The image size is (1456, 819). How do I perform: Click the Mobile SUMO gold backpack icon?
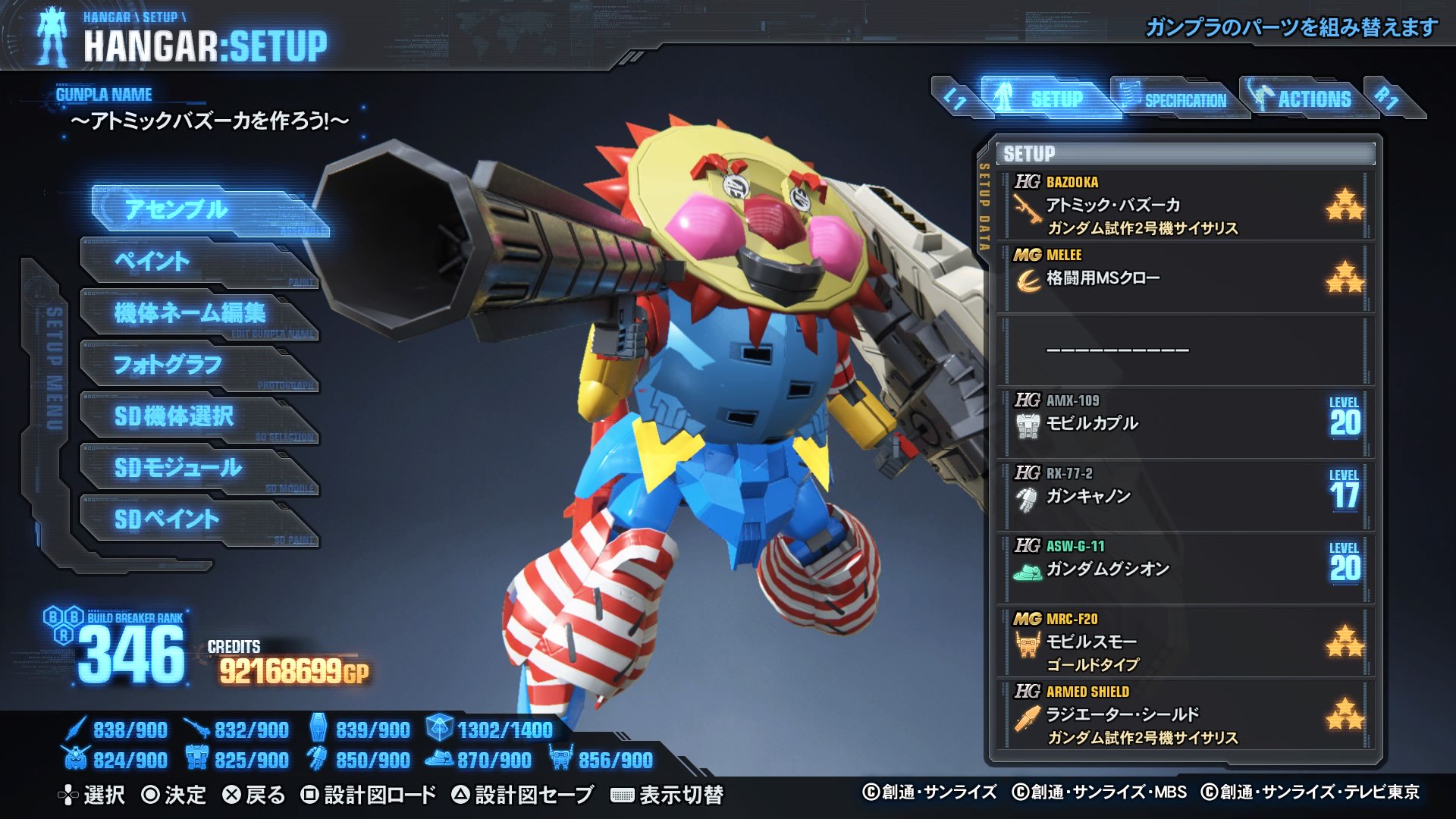coord(1028,641)
